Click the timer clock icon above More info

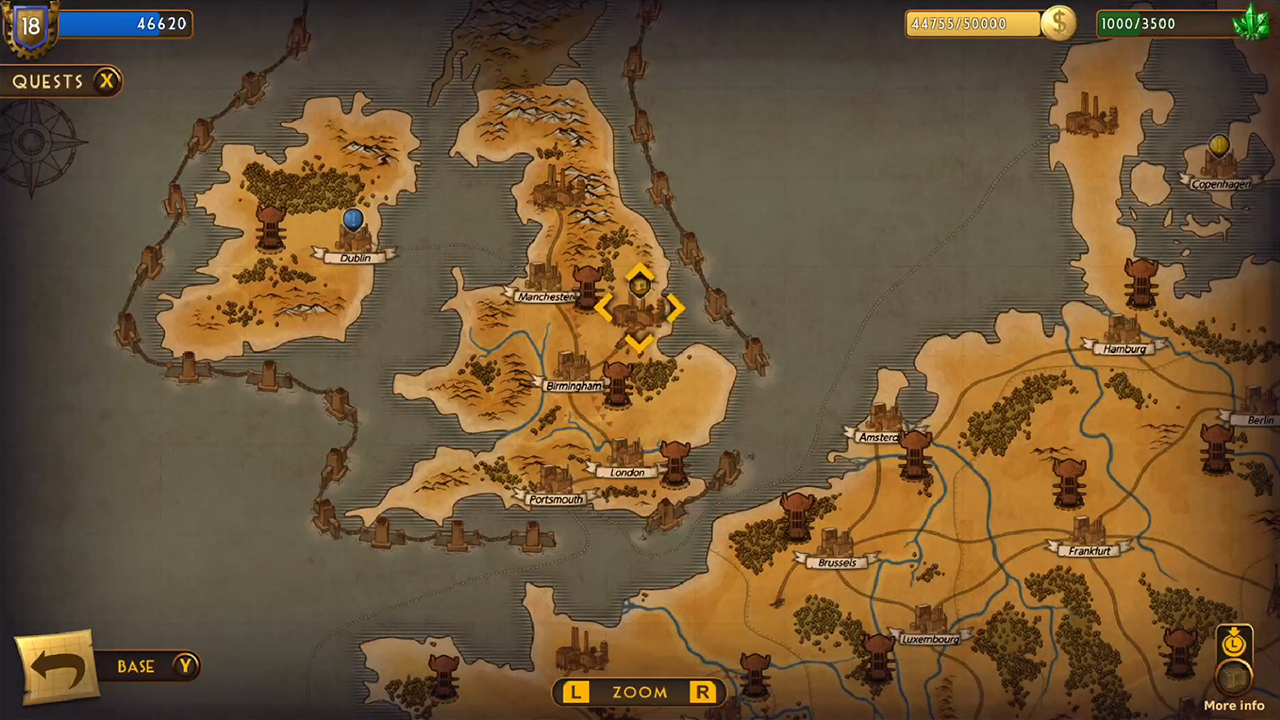[1232, 644]
